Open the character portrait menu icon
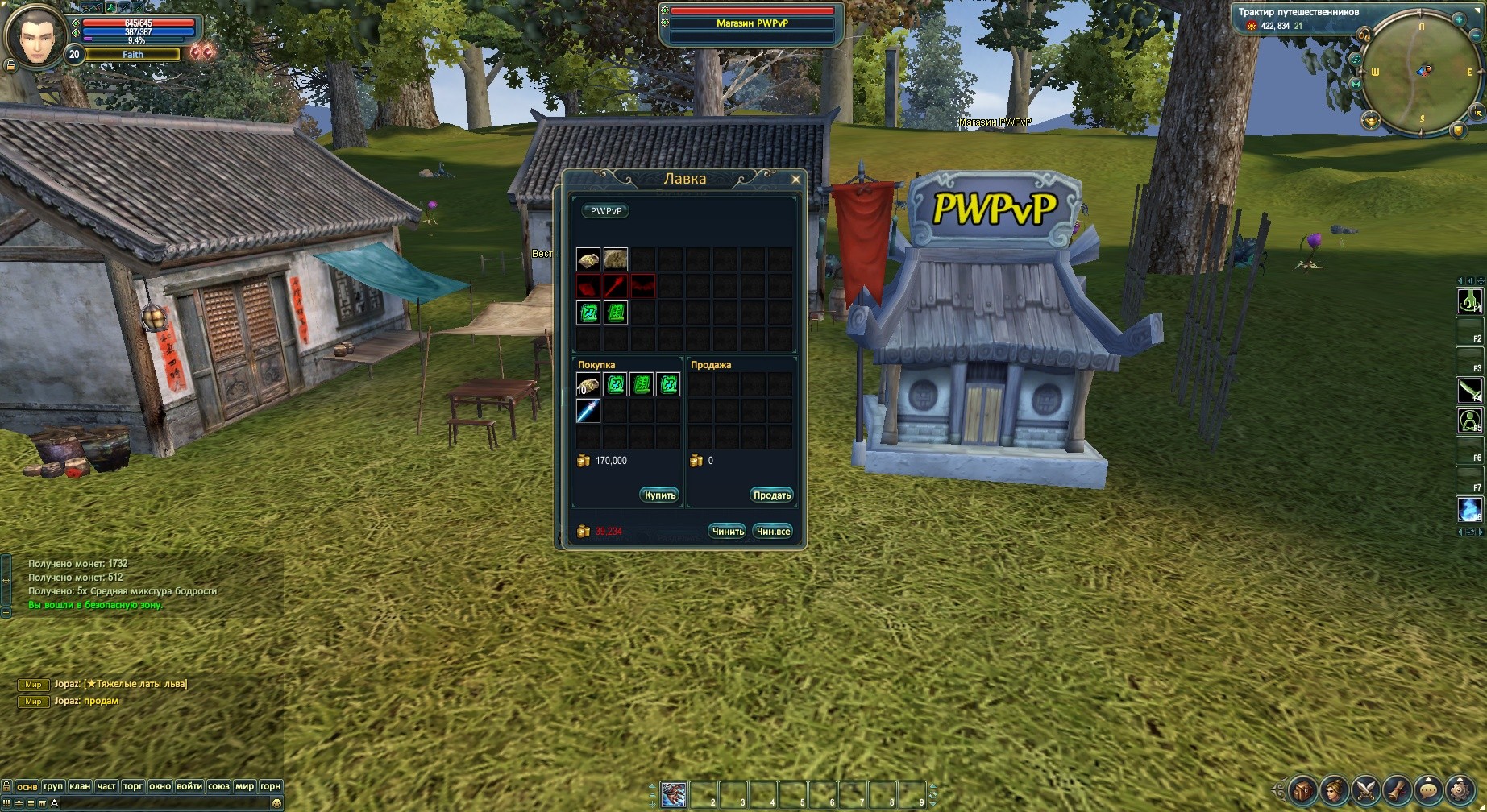Viewport: 1487px width, 812px height. [x=1335, y=789]
